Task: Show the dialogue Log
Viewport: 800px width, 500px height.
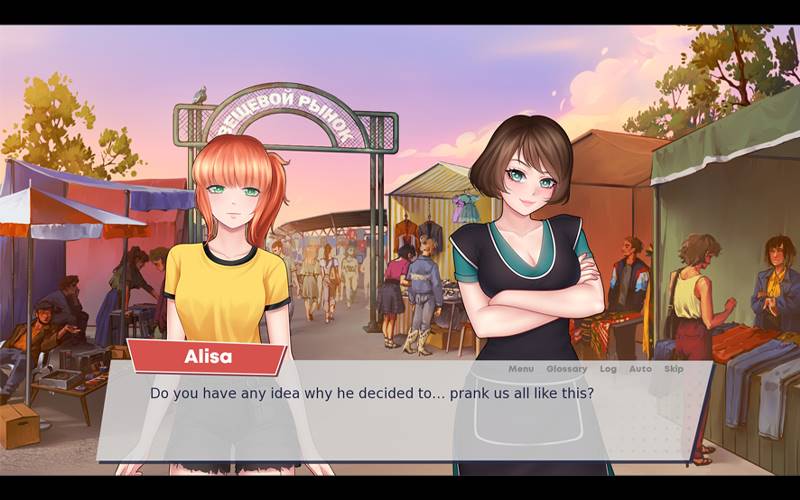Action: (608, 369)
